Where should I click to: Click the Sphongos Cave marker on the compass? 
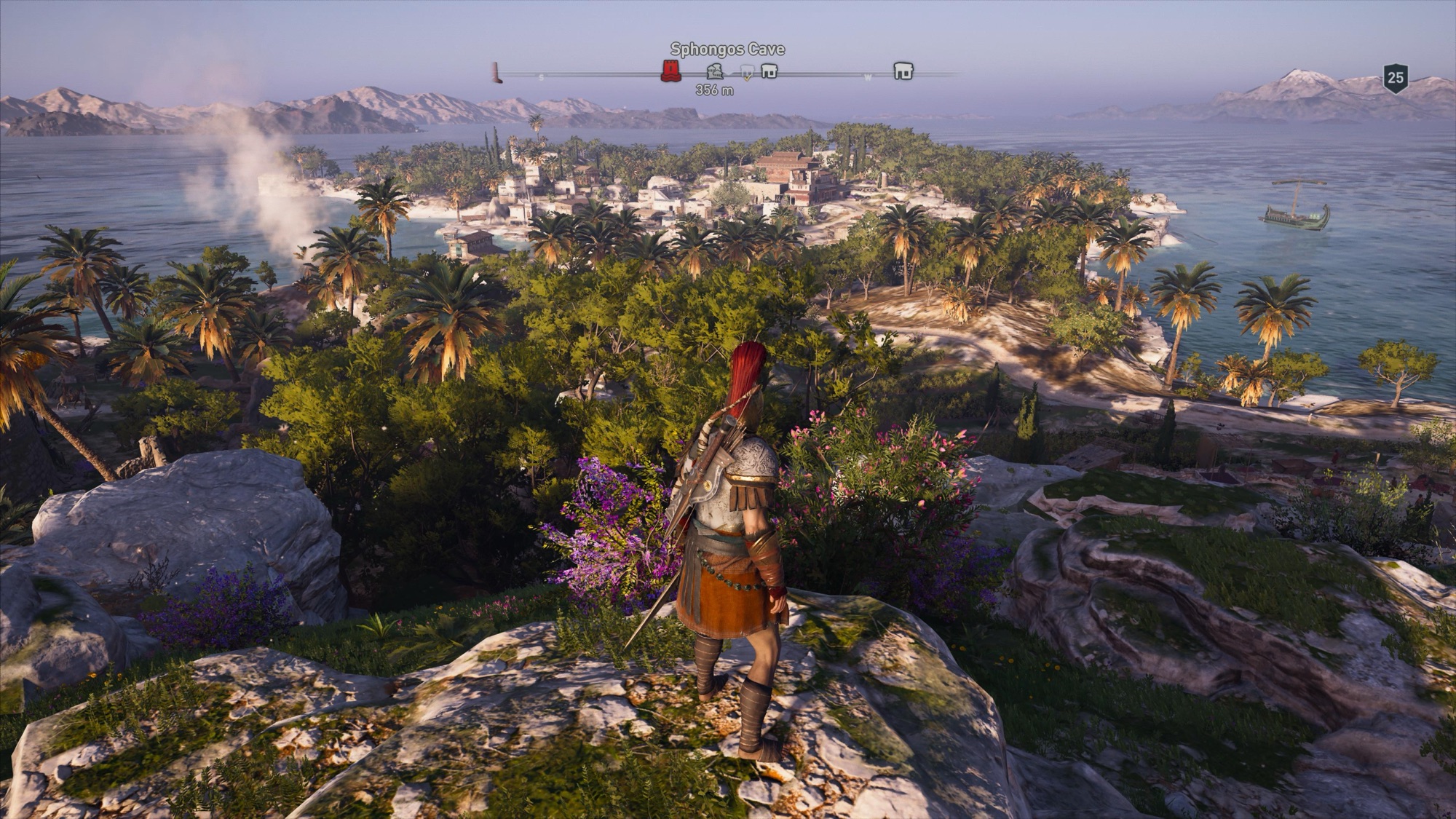point(715,71)
